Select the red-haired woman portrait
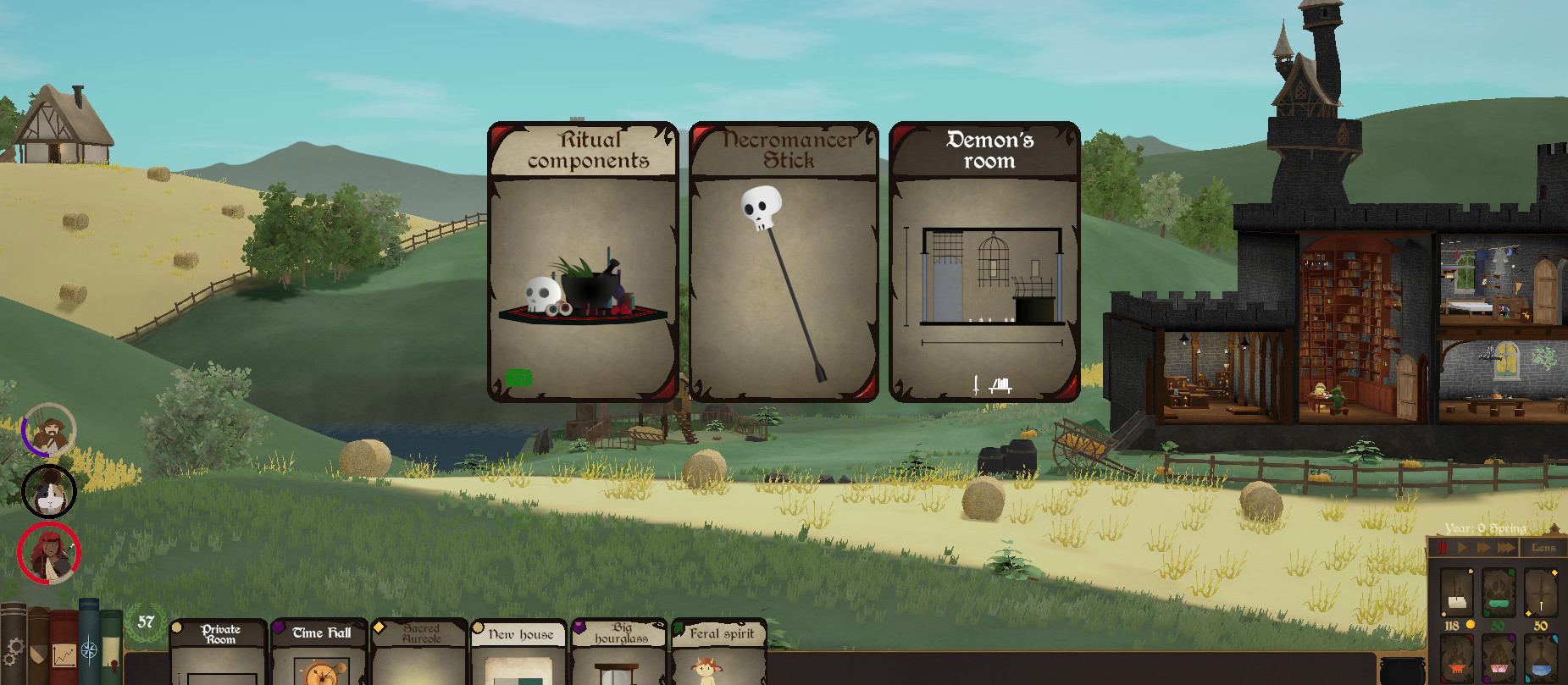 tap(49, 554)
